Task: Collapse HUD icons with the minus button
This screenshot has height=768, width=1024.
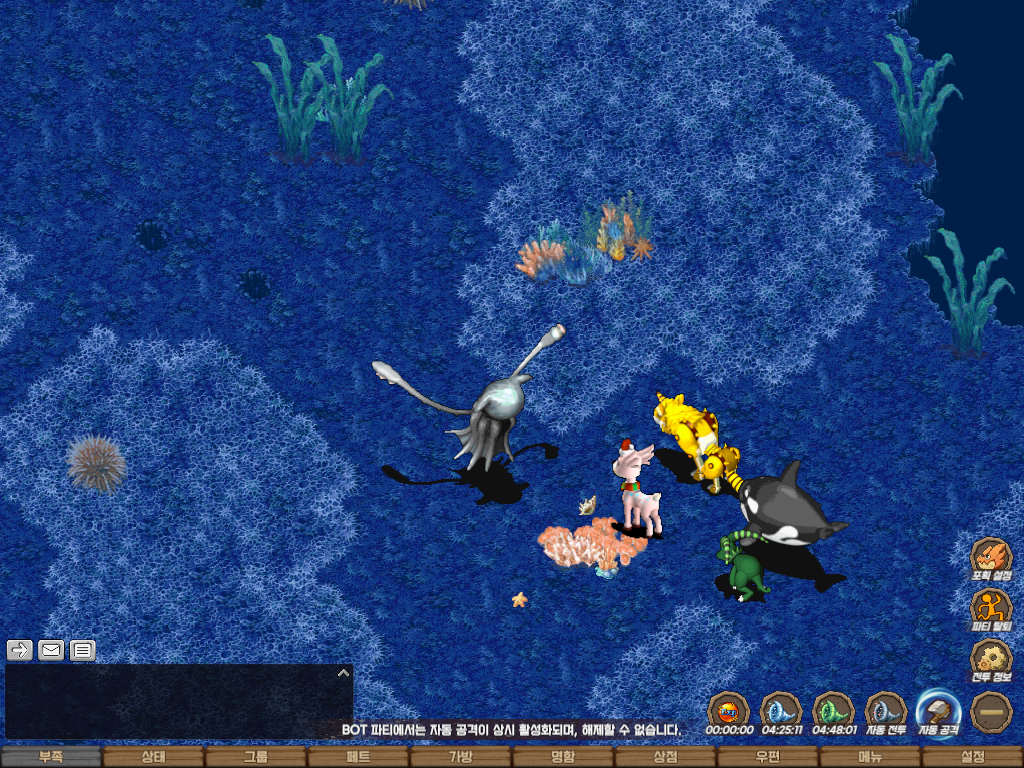Action: pyautogui.click(x=991, y=712)
